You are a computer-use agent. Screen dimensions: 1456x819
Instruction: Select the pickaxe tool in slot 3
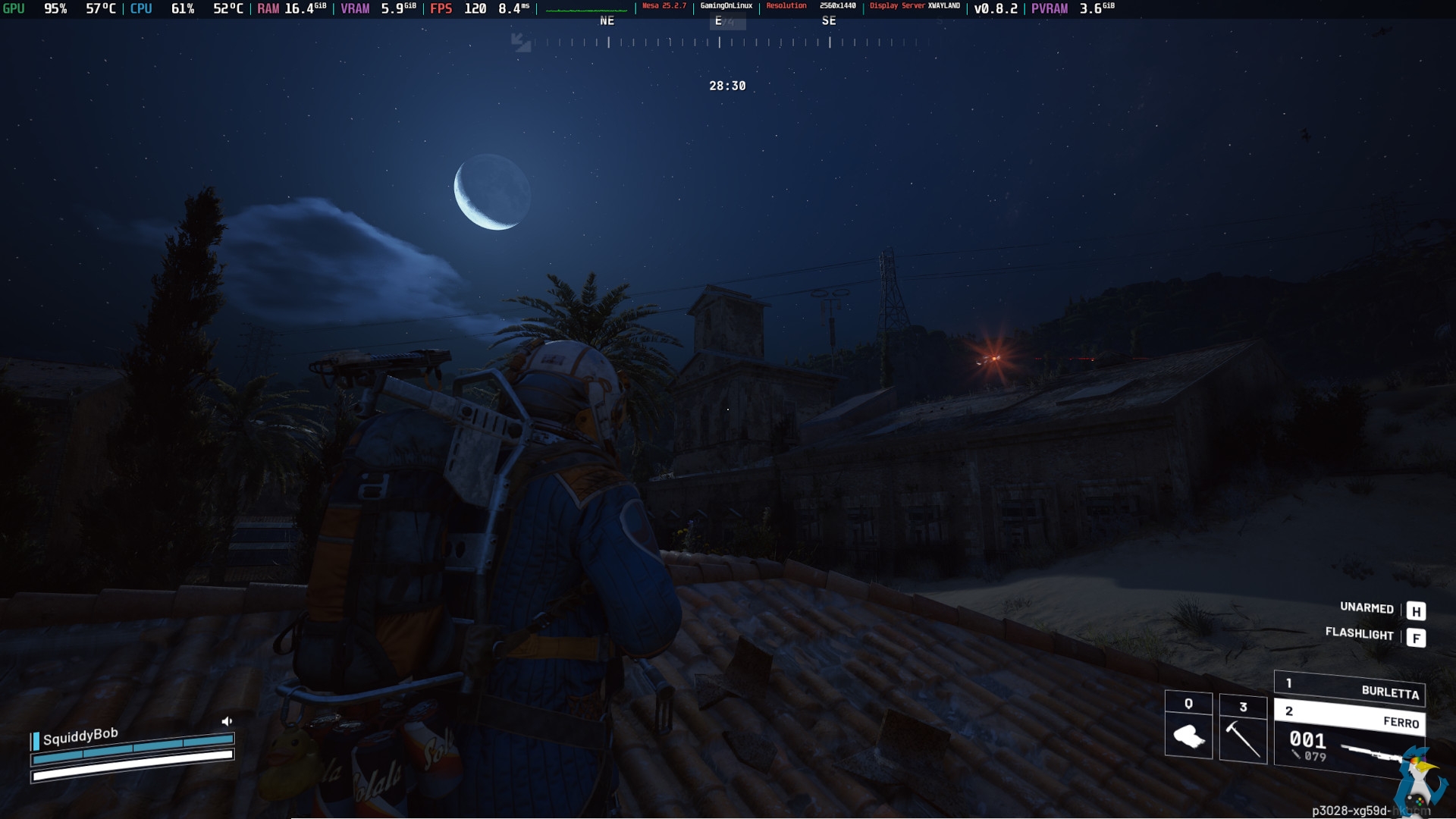tap(1243, 730)
